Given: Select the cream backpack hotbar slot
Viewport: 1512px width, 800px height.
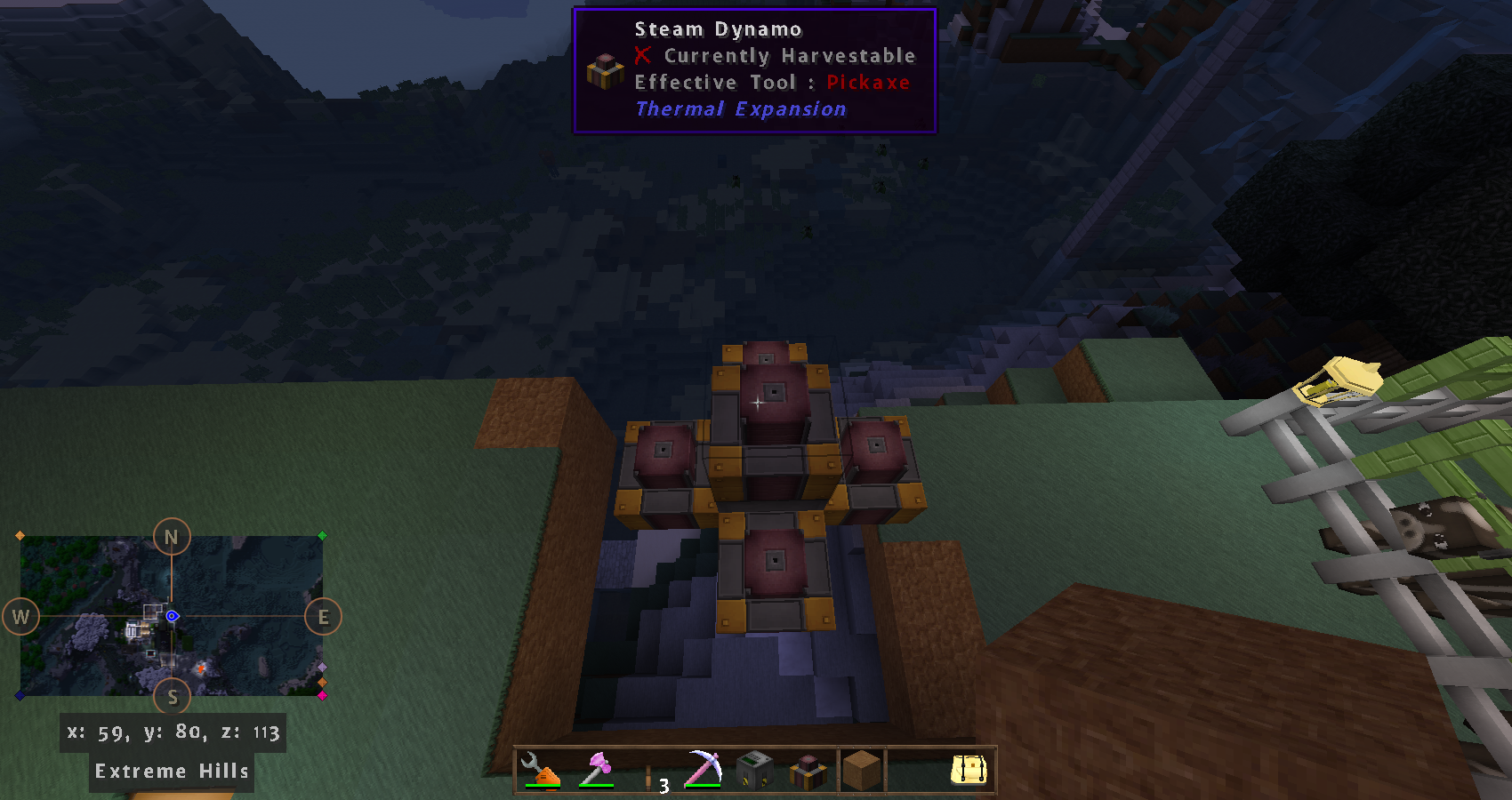Looking at the screenshot, I should coord(969,770).
